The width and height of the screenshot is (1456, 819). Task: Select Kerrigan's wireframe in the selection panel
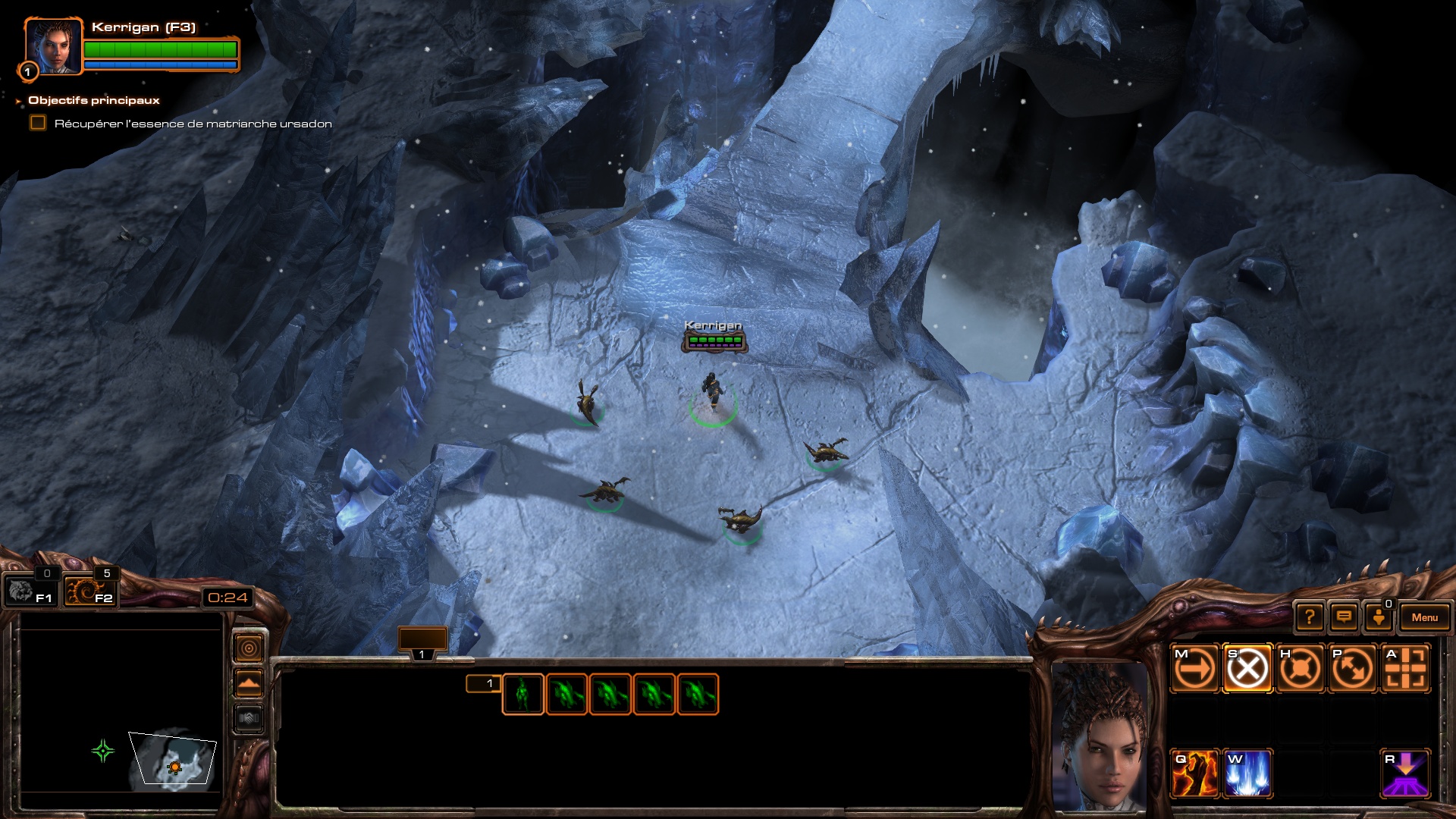522,694
